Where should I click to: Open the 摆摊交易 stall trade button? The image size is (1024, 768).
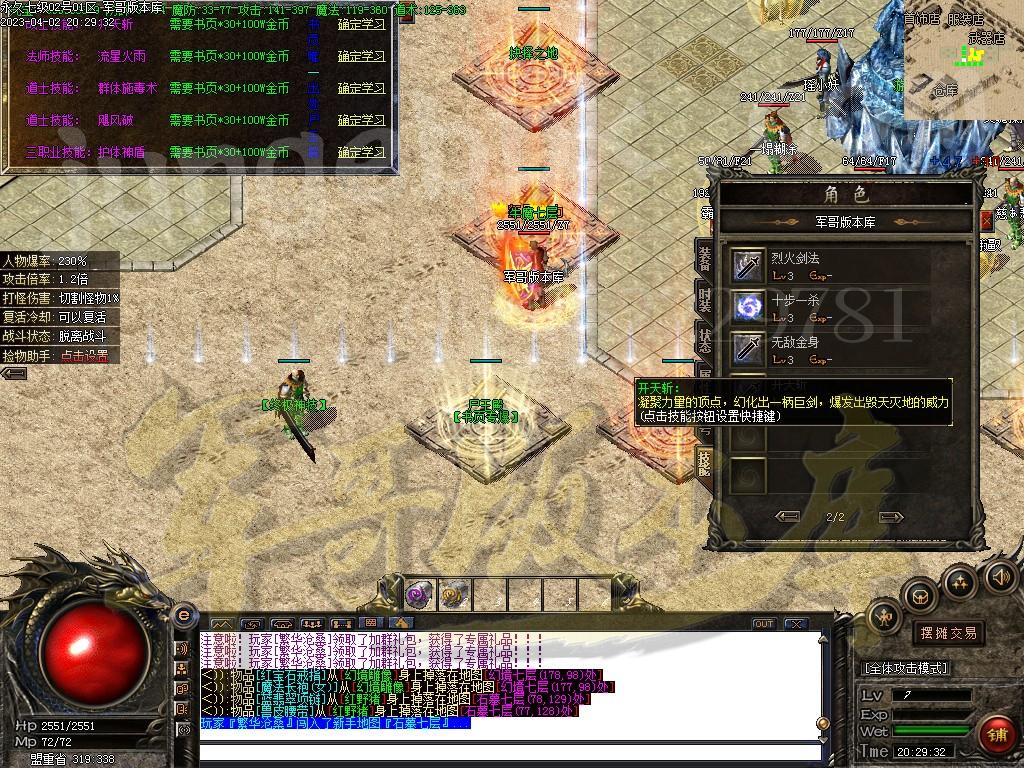pyautogui.click(x=947, y=633)
